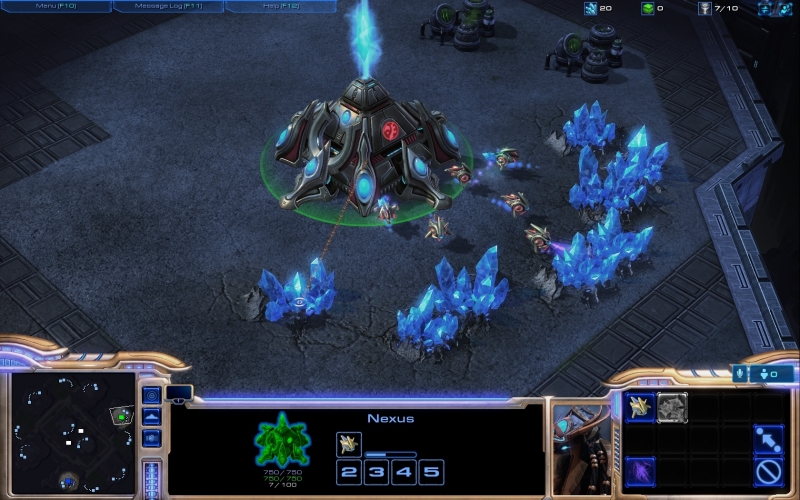Click the minimap ping button
The height and width of the screenshot is (500, 800).
(151, 395)
